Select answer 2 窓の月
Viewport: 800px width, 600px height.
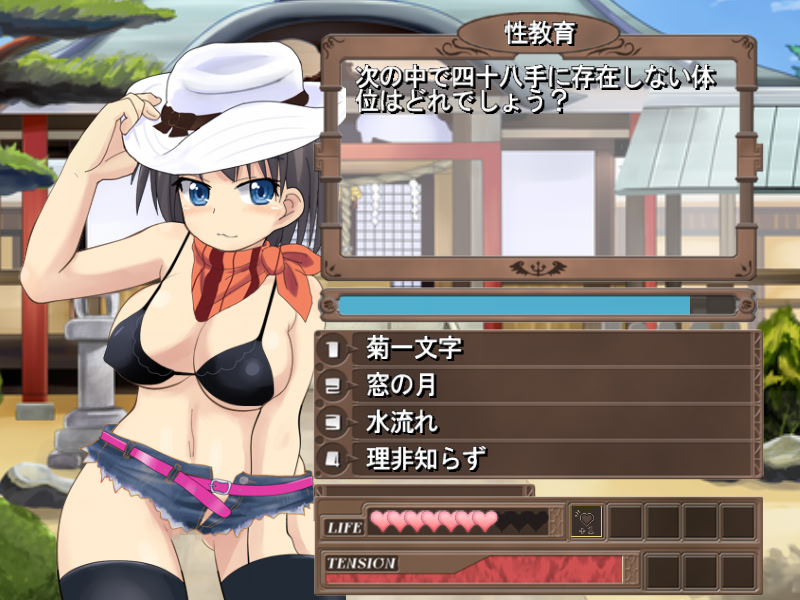[535, 385]
